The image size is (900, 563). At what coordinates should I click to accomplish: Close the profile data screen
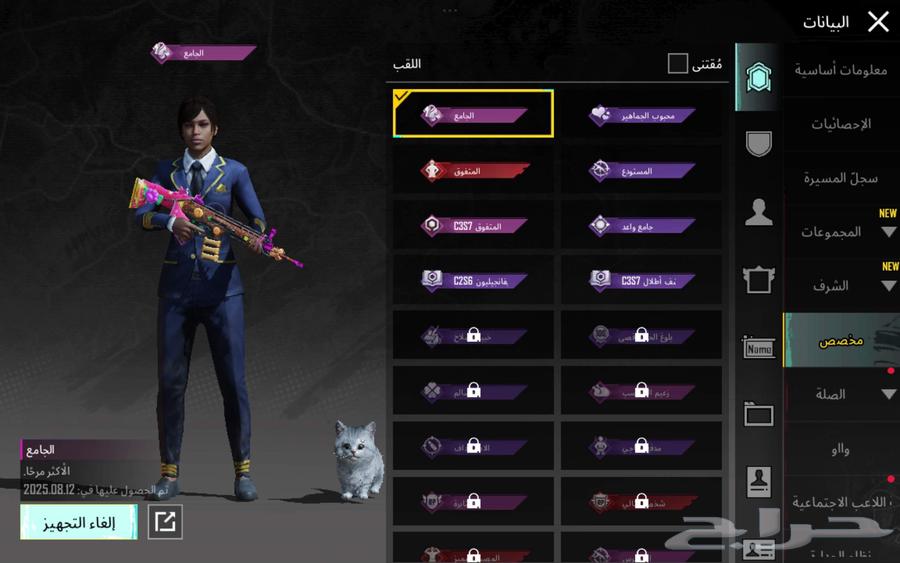[x=878, y=21]
